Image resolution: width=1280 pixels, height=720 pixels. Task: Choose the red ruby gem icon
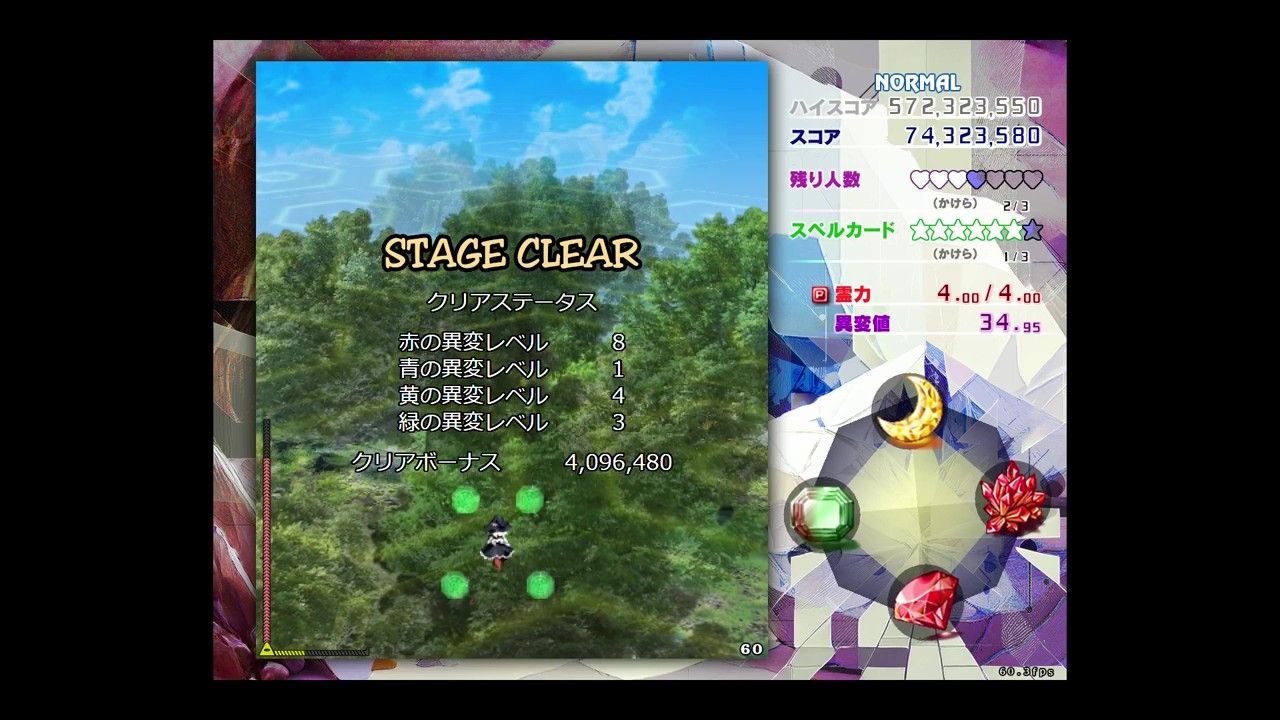click(x=925, y=601)
